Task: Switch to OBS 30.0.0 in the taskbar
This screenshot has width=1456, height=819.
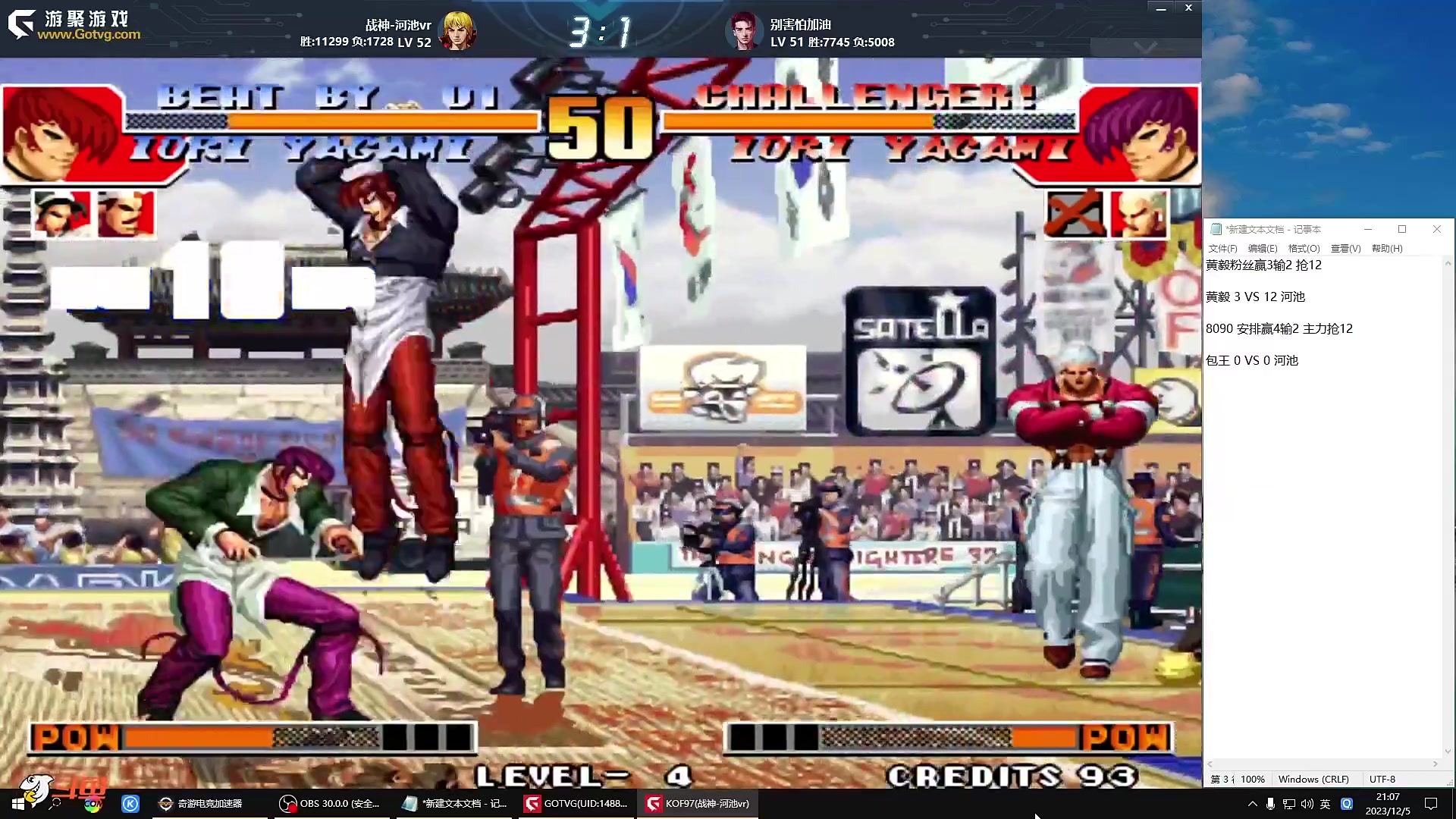Action: point(329,804)
